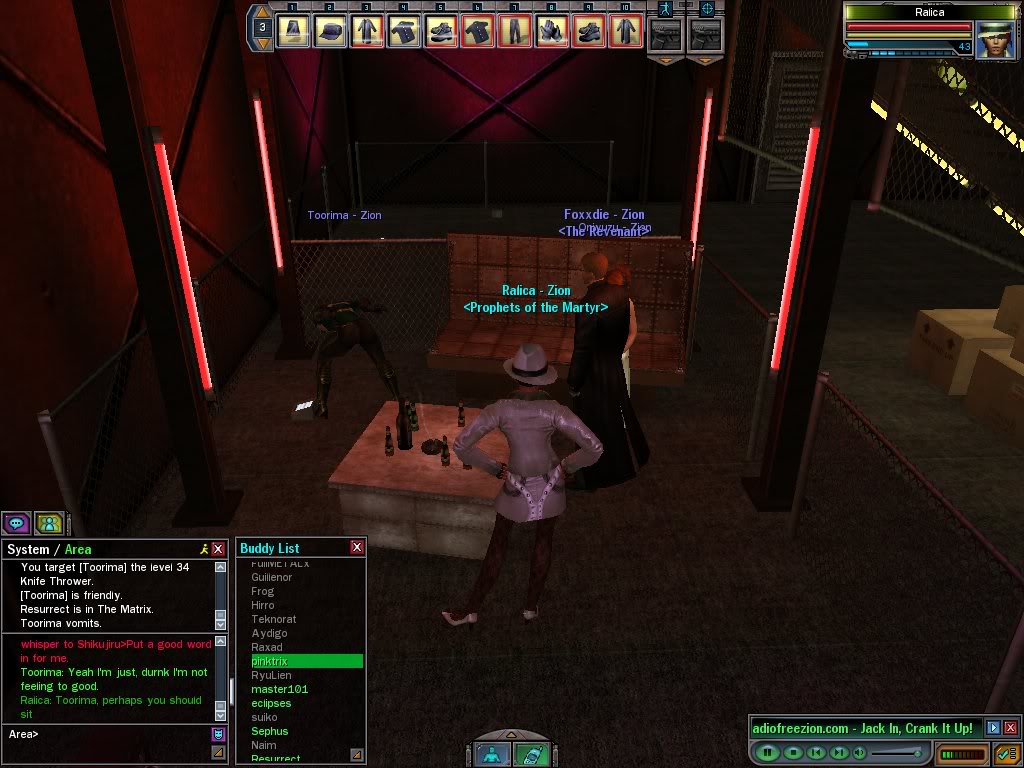
Task: Open the checklist icon beside the player
Action: 1005,753
